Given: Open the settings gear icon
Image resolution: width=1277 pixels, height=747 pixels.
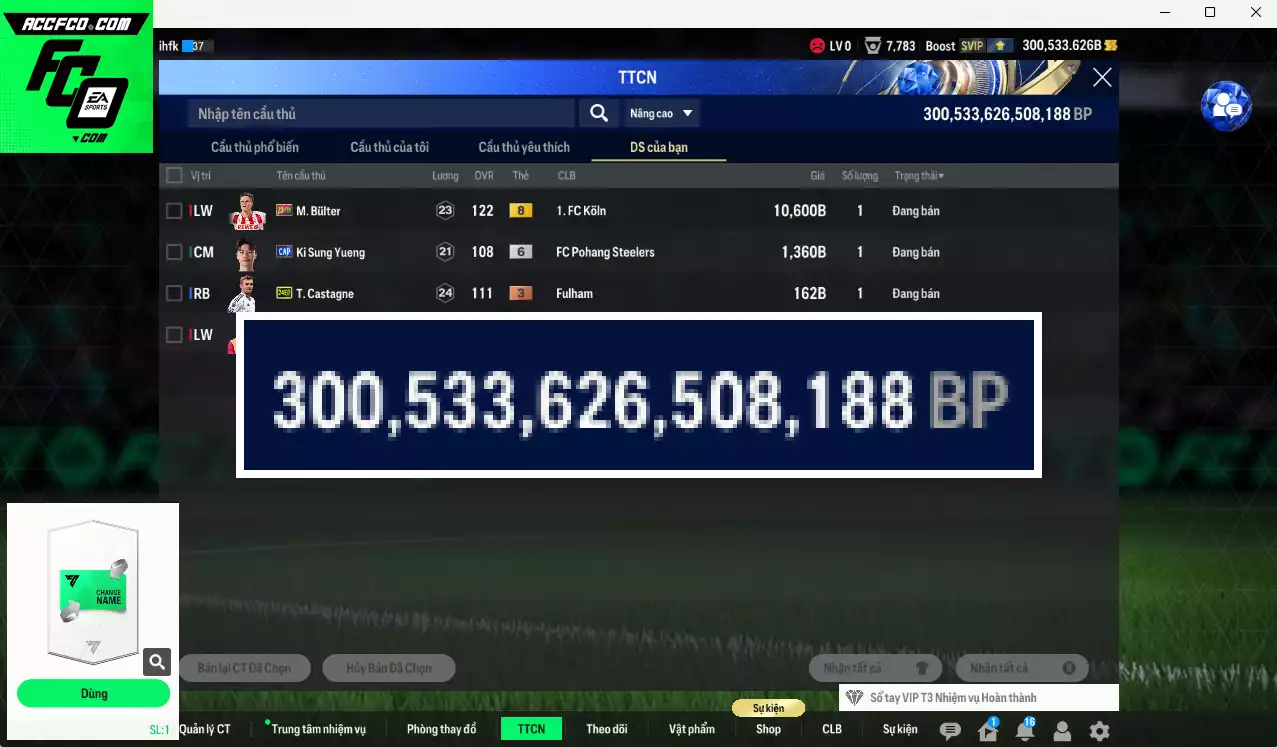Looking at the screenshot, I should [x=1099, y=731].
